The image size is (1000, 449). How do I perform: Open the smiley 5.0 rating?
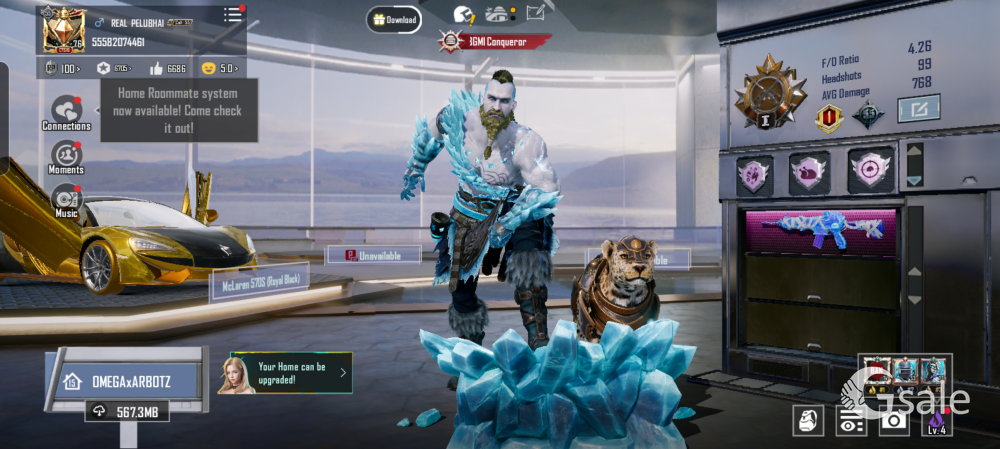click(x=220, y=68)
